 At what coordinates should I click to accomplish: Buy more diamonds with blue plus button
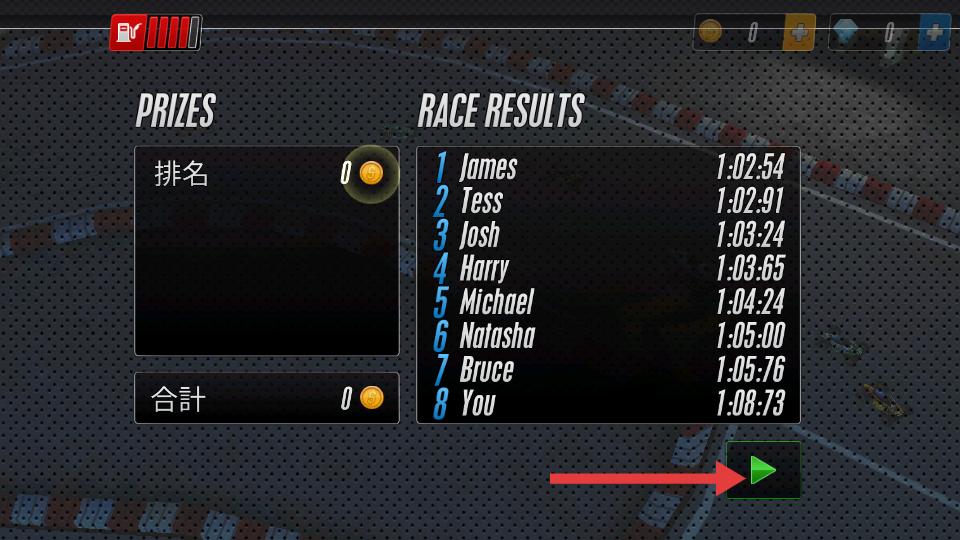point(934,32)
